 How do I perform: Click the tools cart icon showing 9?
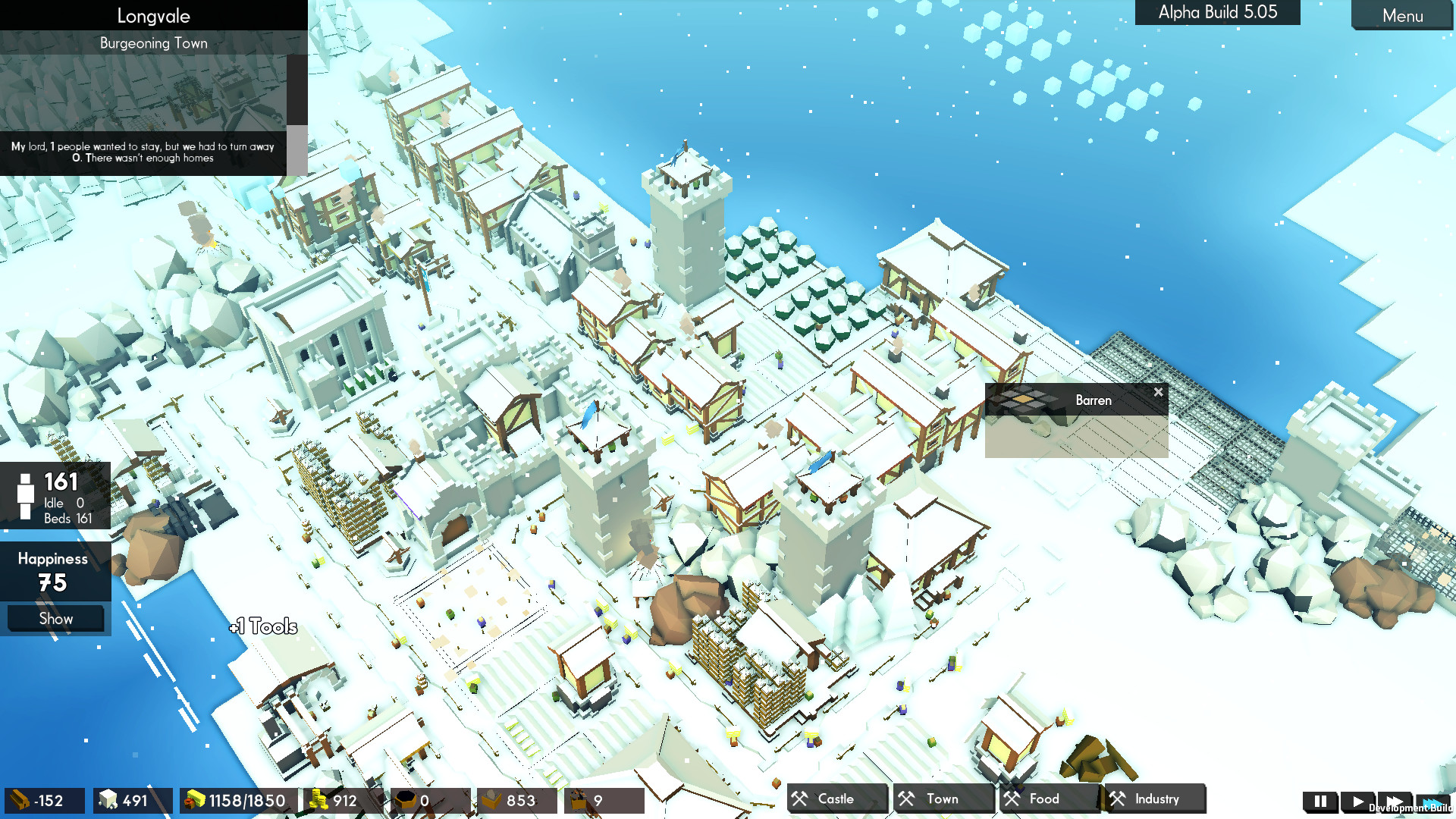pyautogui.click(x=579, y=800)
